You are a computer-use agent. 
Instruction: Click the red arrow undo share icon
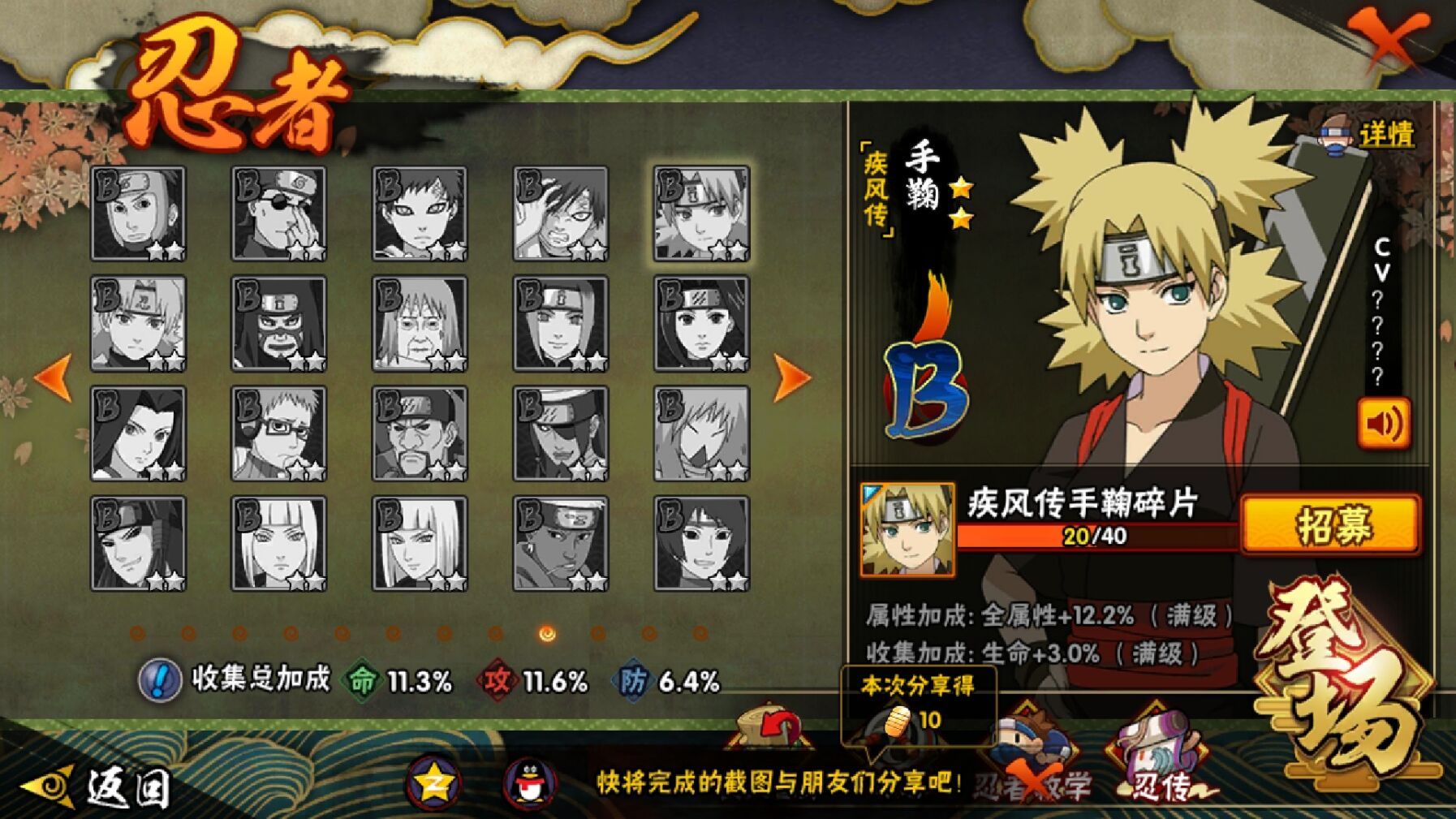click(772, 726)
